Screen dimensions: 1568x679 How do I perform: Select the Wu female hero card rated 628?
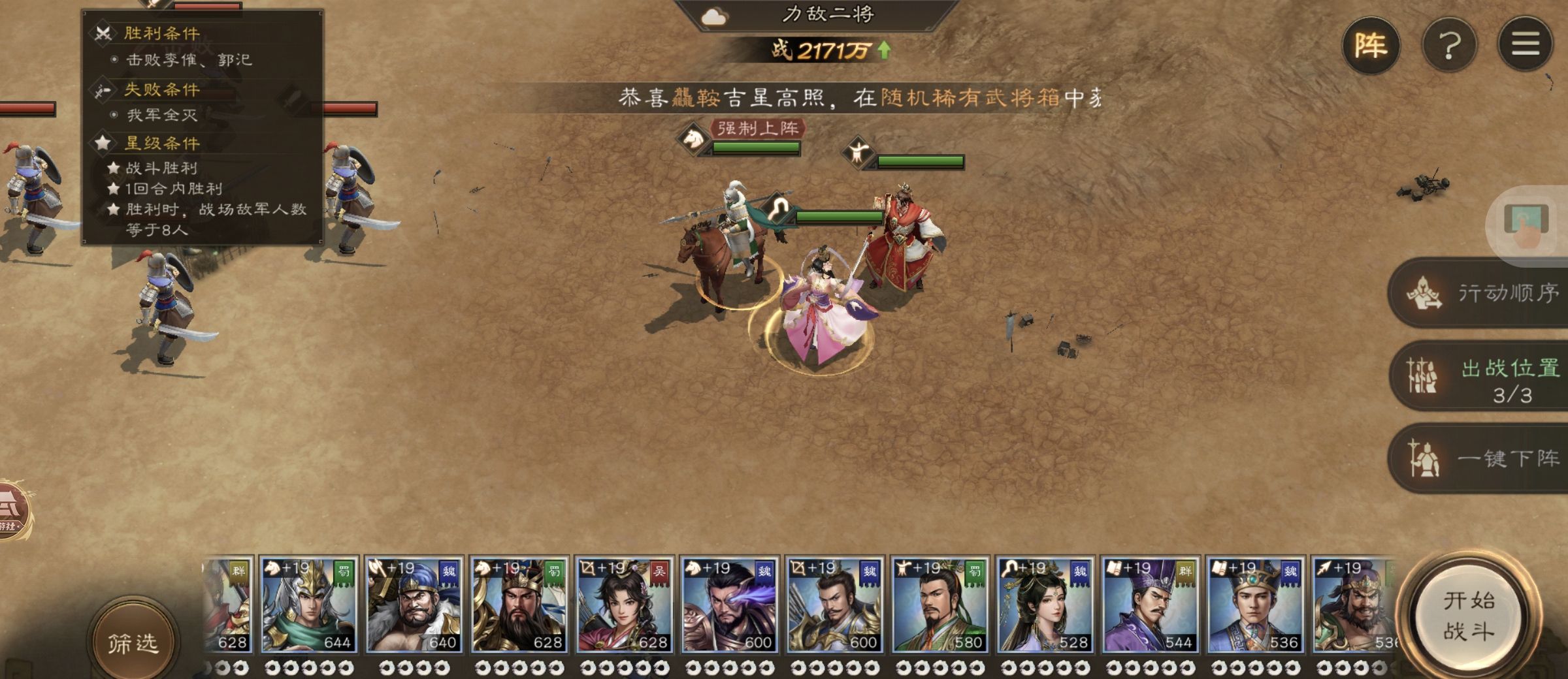[x=624, y=605]
